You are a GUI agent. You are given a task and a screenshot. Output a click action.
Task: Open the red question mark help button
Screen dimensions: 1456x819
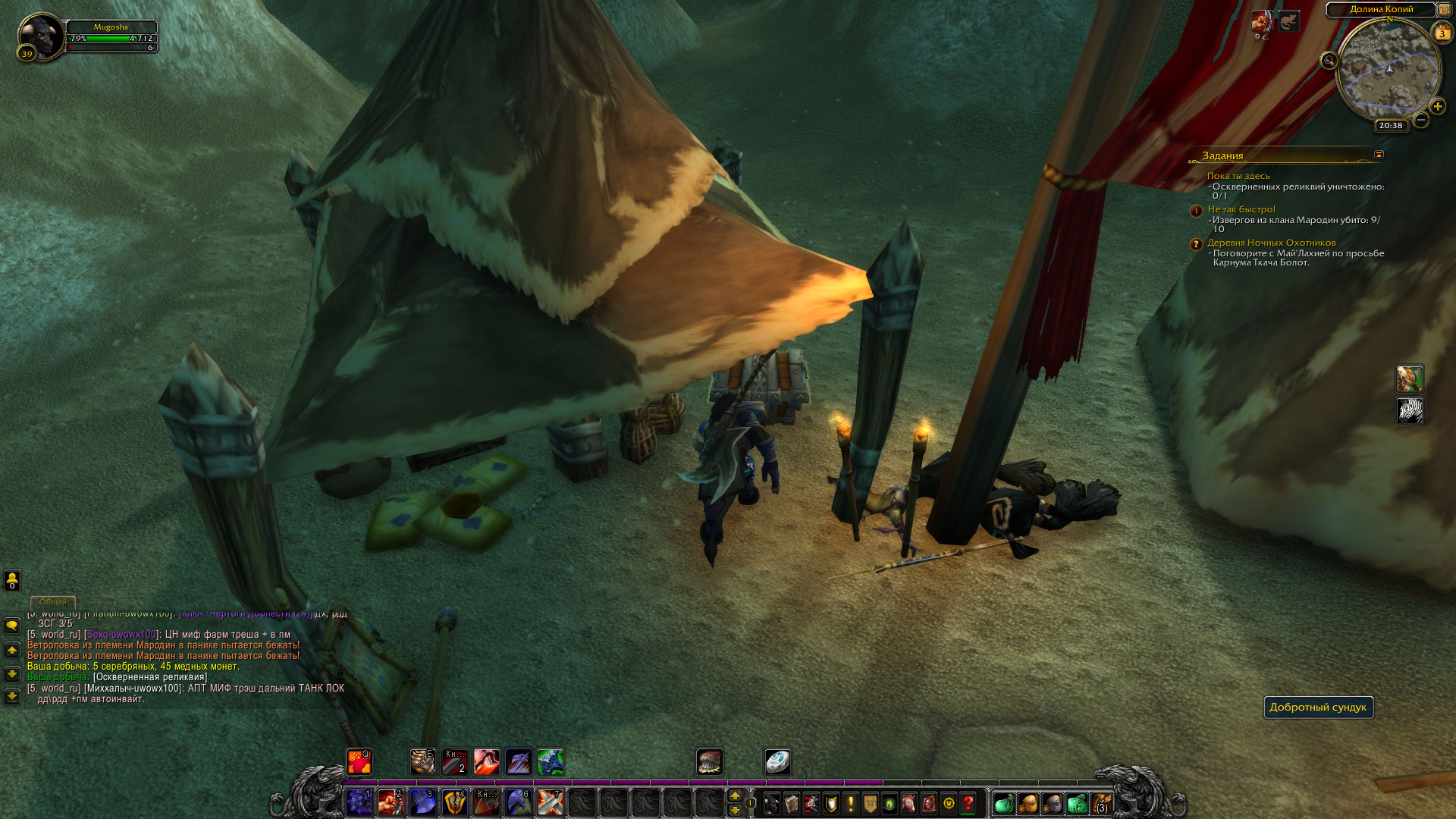(968, 803)
